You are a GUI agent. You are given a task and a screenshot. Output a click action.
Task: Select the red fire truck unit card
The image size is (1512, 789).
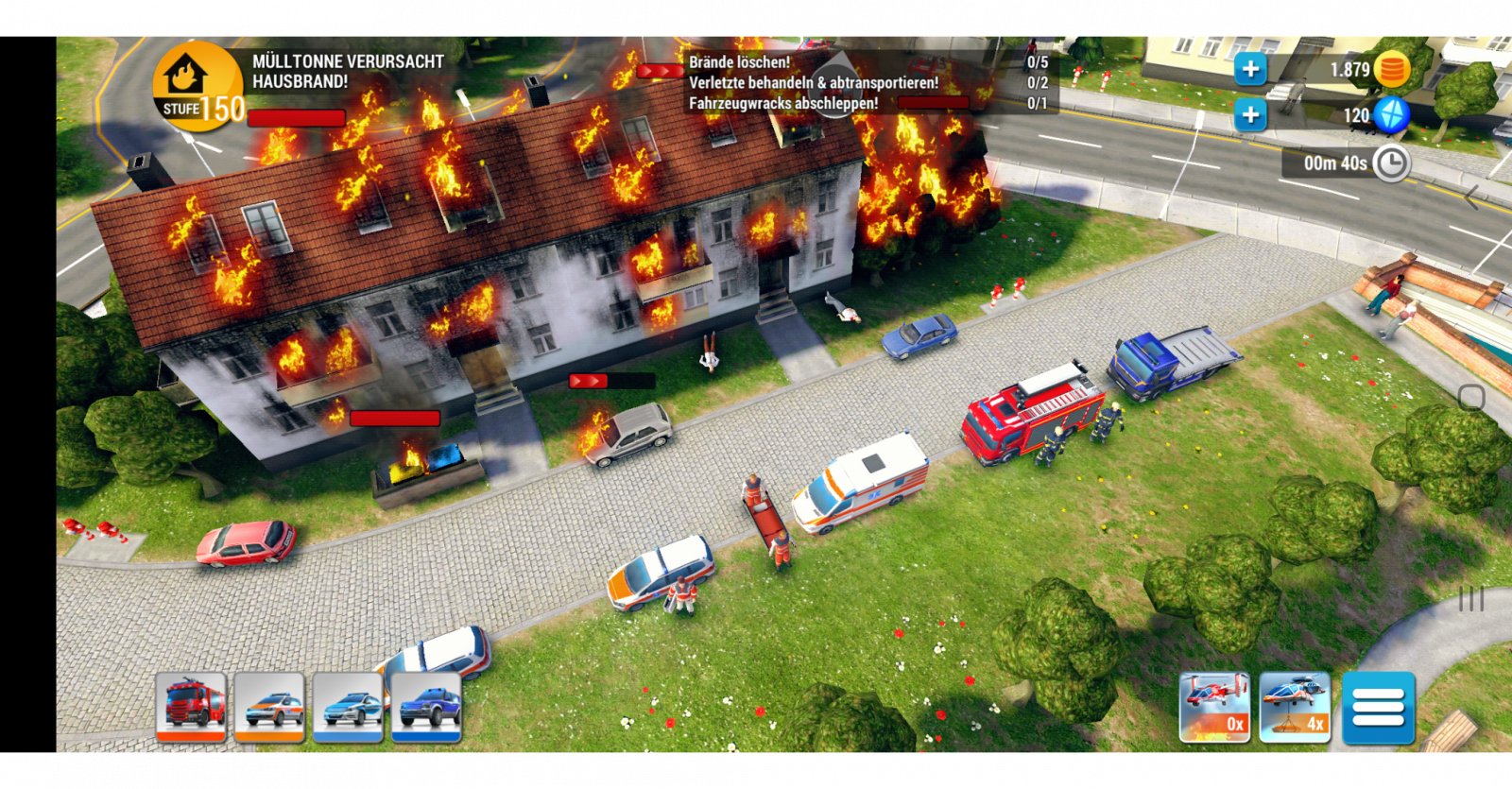(x=191, y=707)
